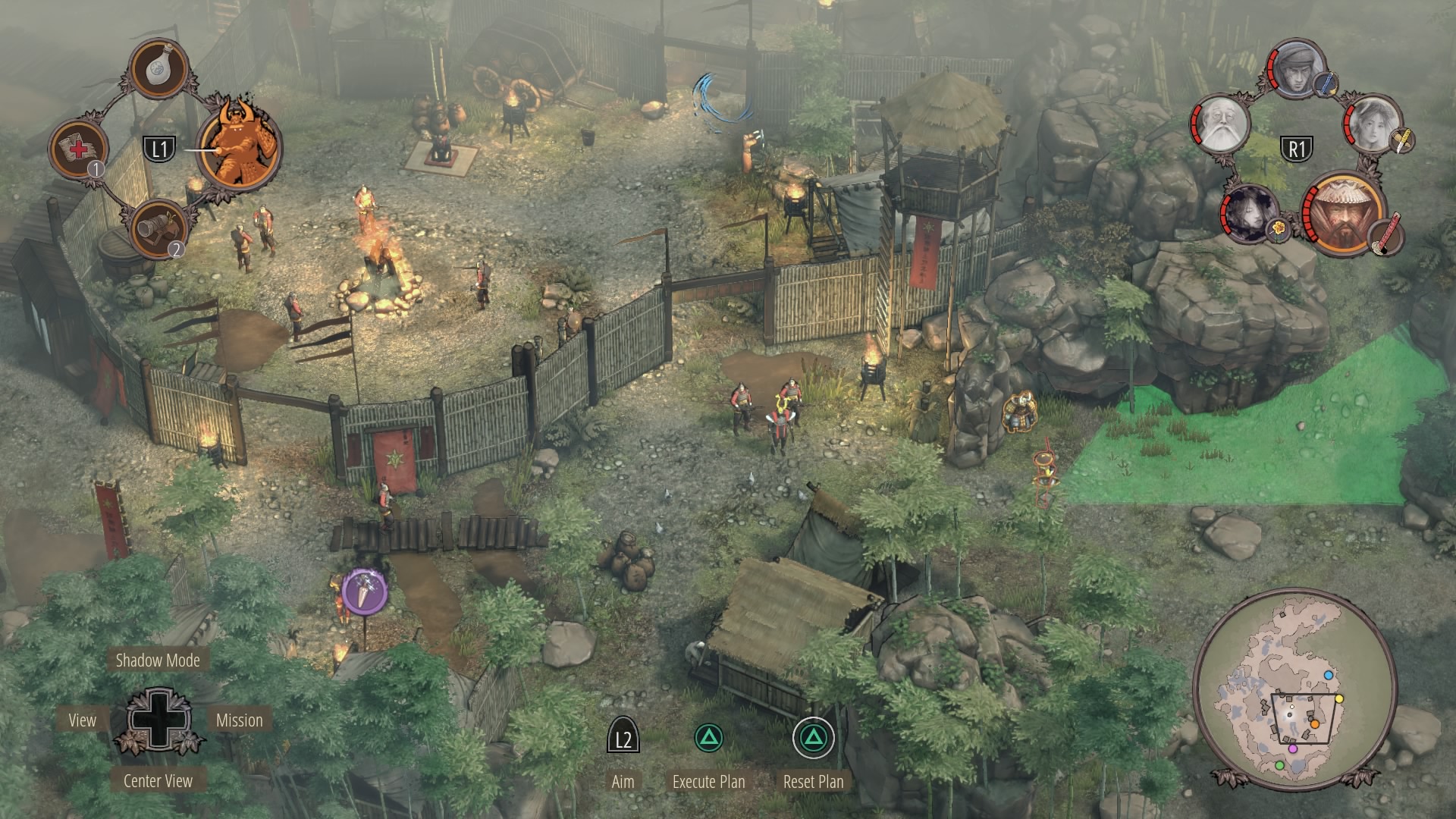The height and width of the screenshot is (819, 1456).
Task: Switch to the capped man portrait
Action: (1296, 70)
